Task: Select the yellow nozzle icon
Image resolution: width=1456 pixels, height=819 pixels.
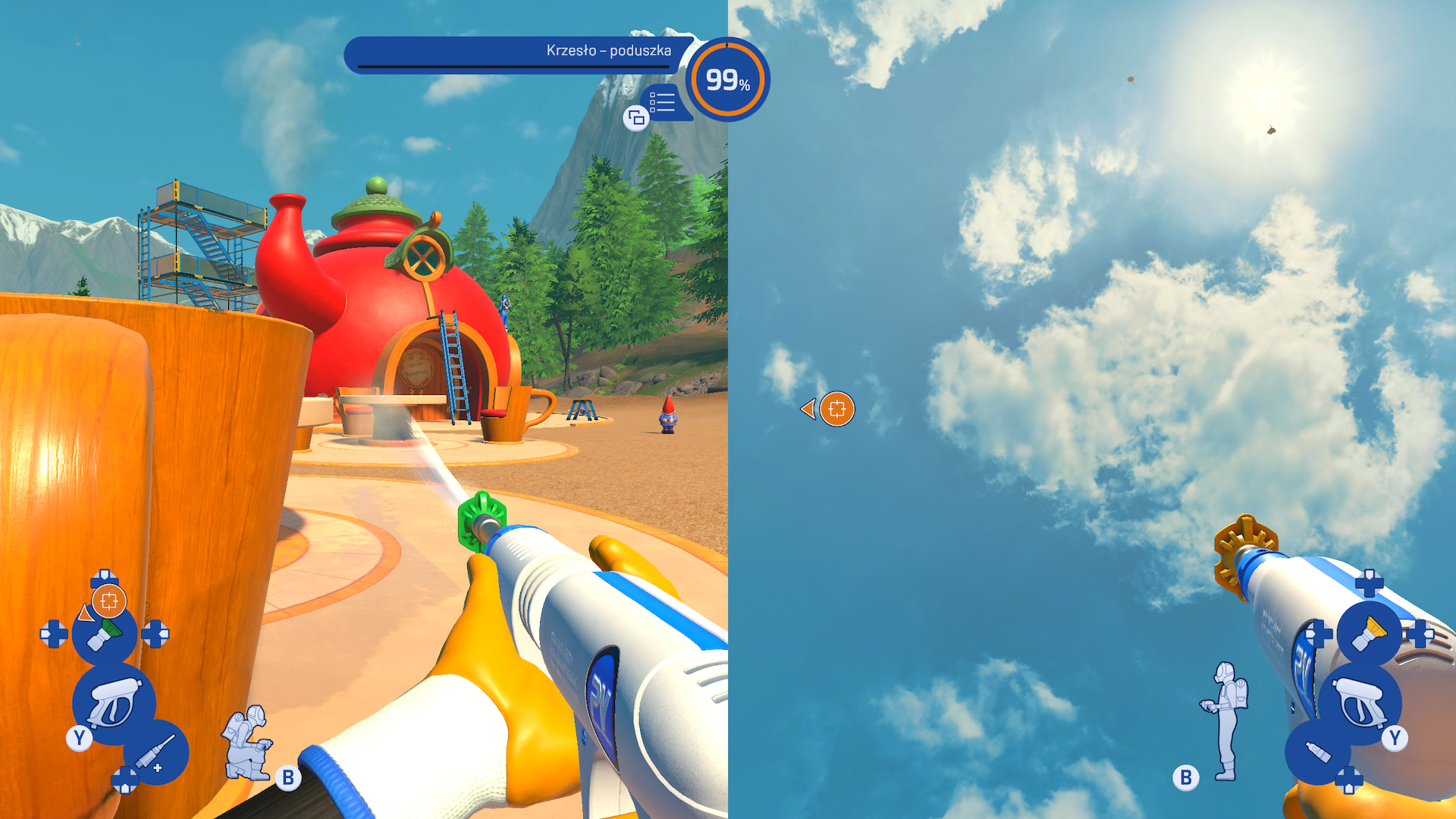Action: coord(1369,634)
